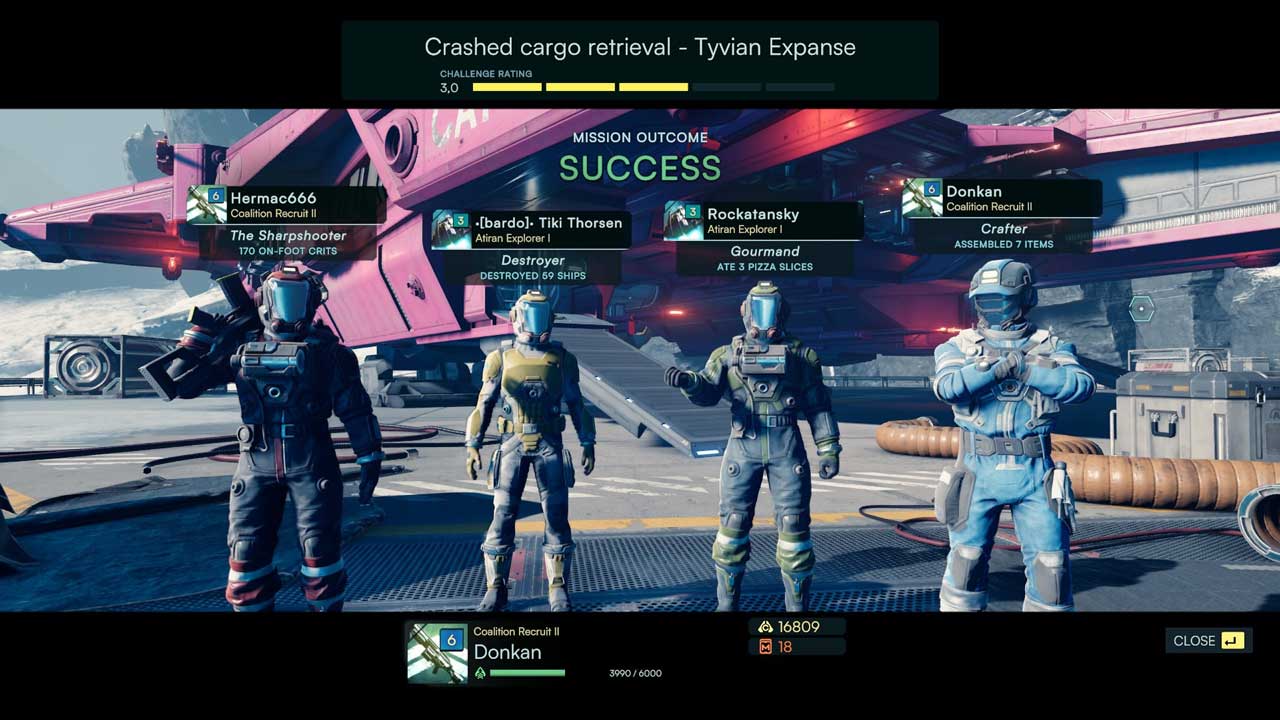This screenshot has height=720, width=1280.
Task: Select Hermac666's player card
Action: pyautogui.click(x=287, y=205)
